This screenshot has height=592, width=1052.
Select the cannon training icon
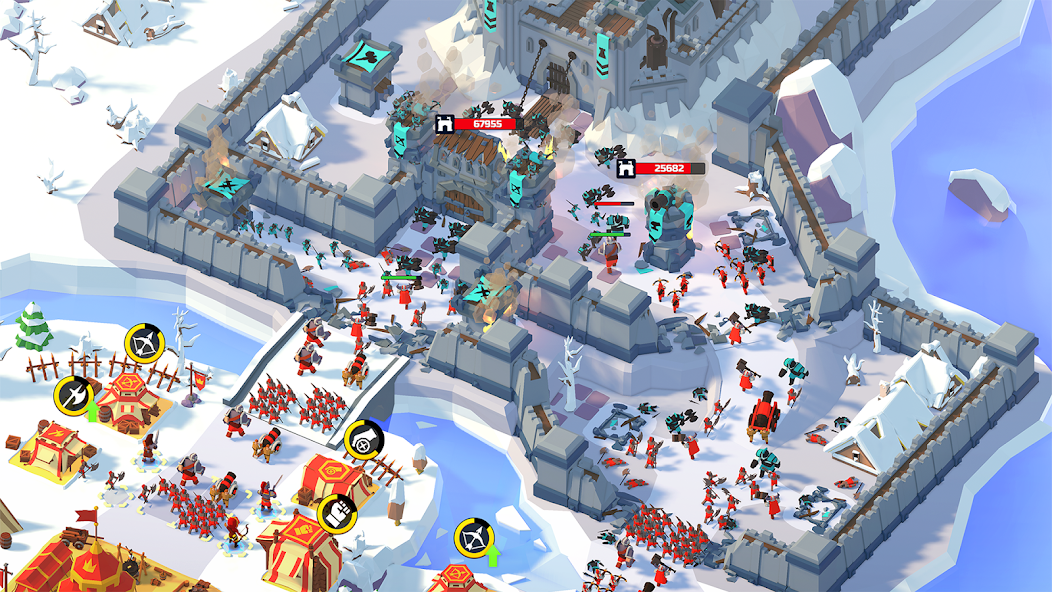click(x=361, y=440)
